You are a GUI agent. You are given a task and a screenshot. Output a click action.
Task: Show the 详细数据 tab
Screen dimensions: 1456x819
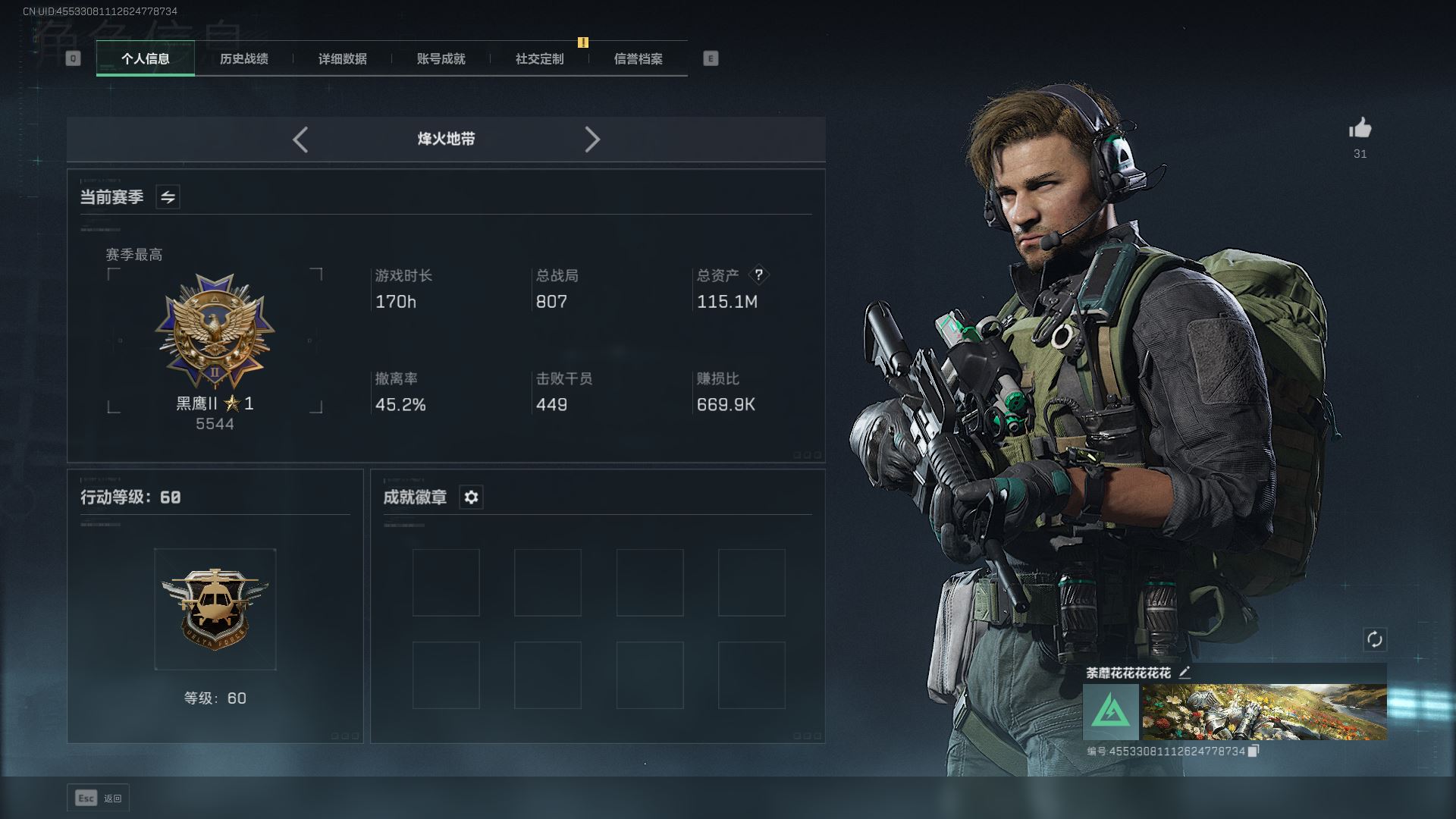(342, 58)
